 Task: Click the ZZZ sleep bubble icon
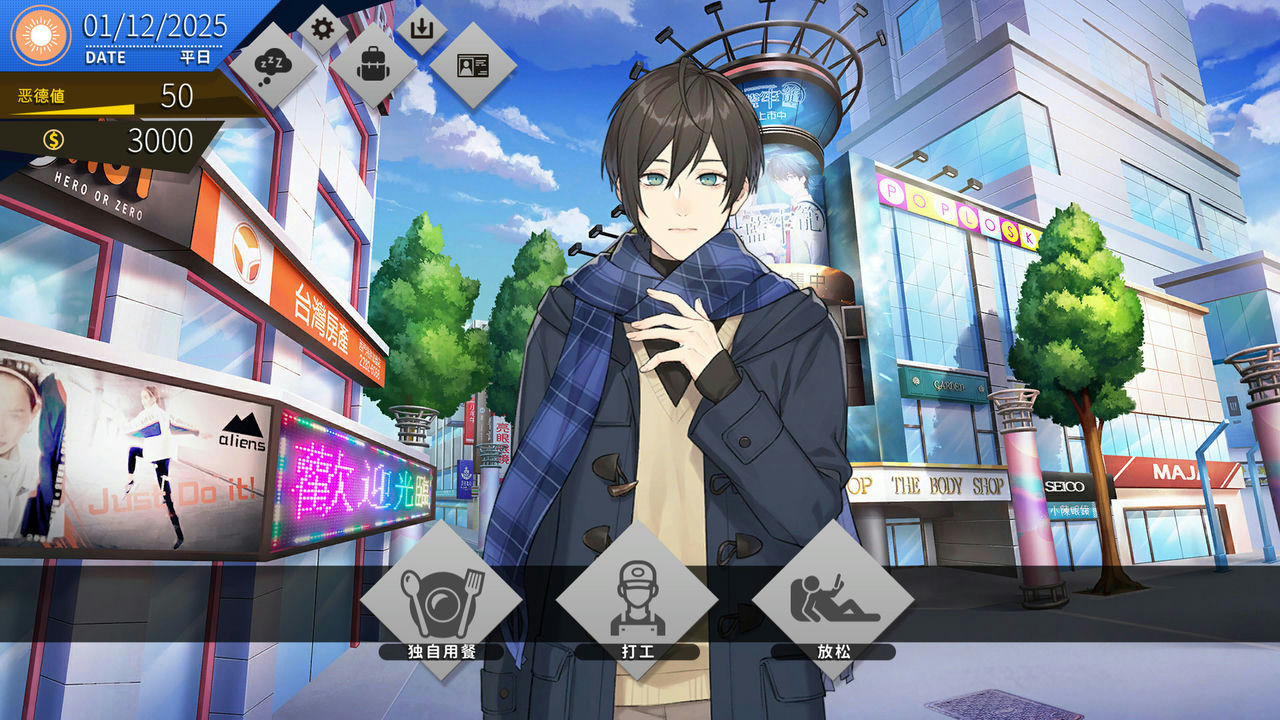(x=271, y=64)
